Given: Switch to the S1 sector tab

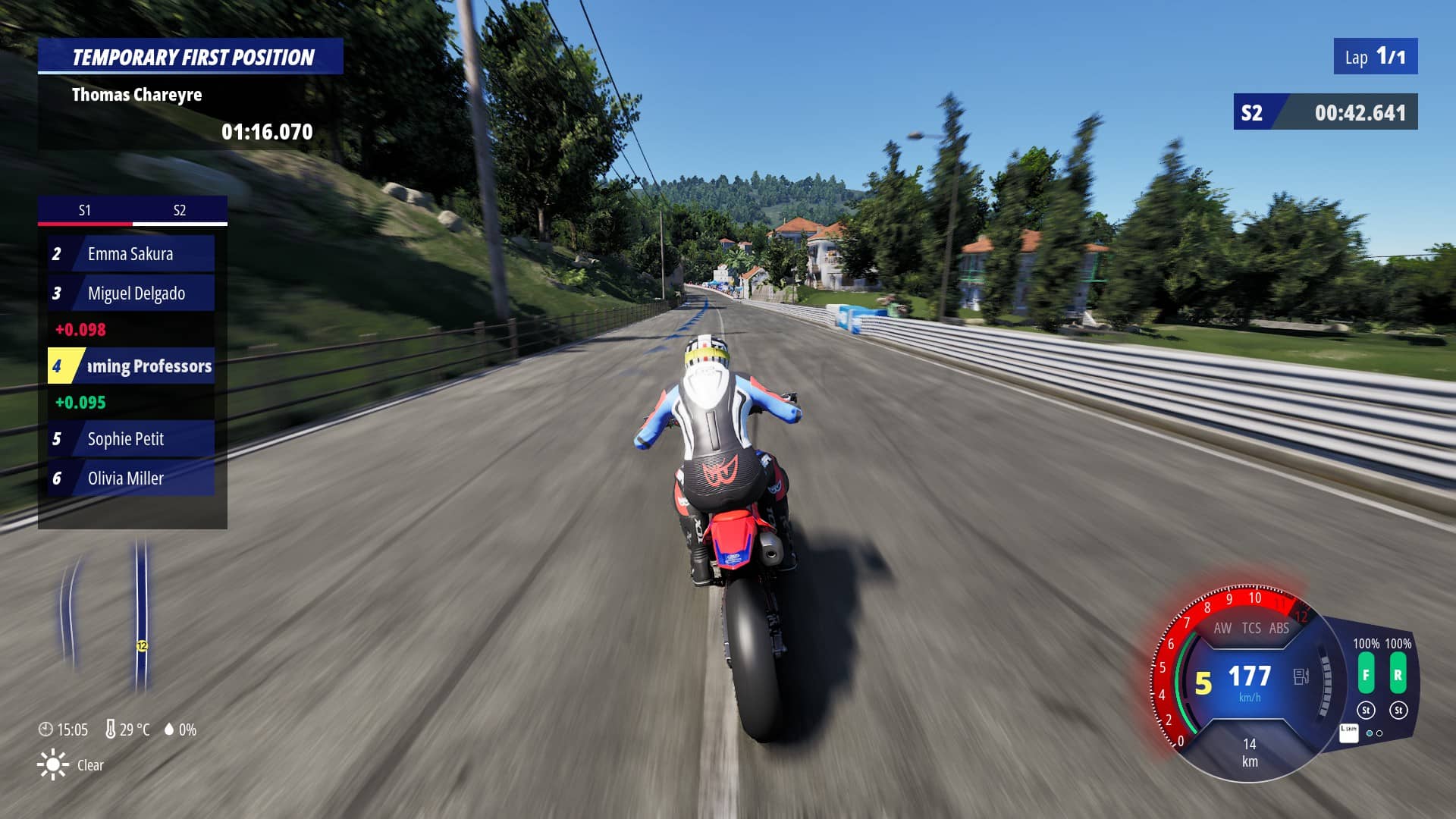Looking at the screenshot, I should click(85, 210).
